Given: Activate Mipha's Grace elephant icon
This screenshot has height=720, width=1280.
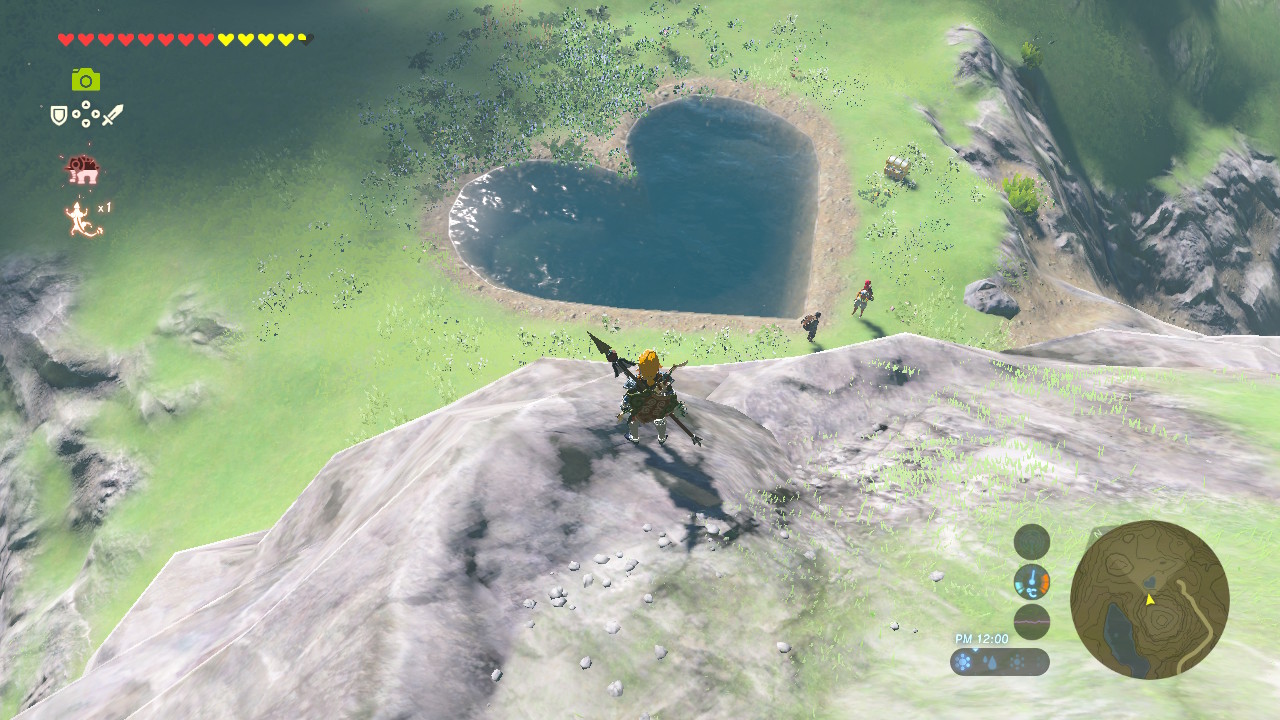Looking at the screenshot, I should coord(82,170).
